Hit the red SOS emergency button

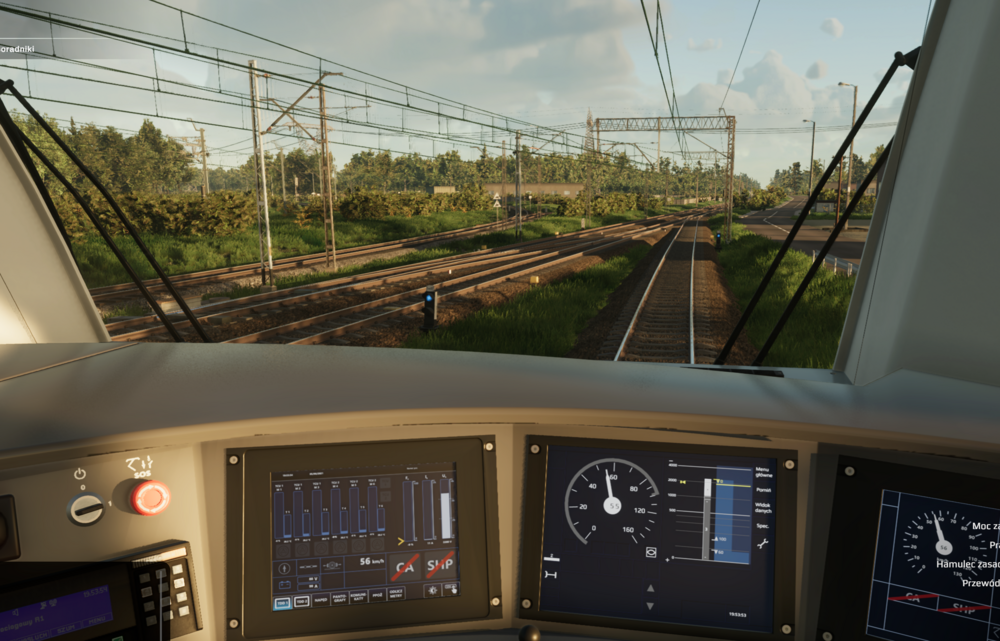tap(150, 497)
